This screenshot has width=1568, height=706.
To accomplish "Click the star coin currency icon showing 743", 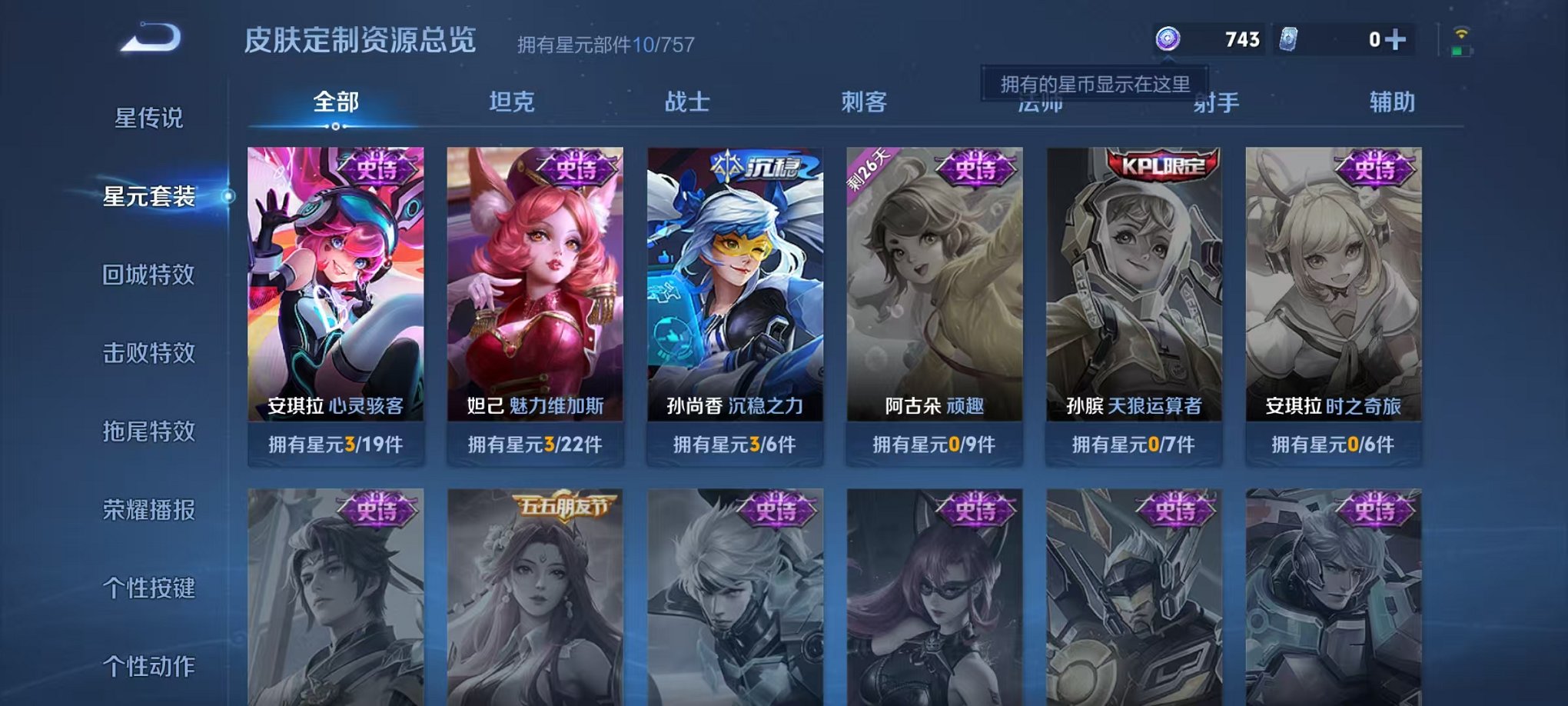I will [x=1169, y=39].
